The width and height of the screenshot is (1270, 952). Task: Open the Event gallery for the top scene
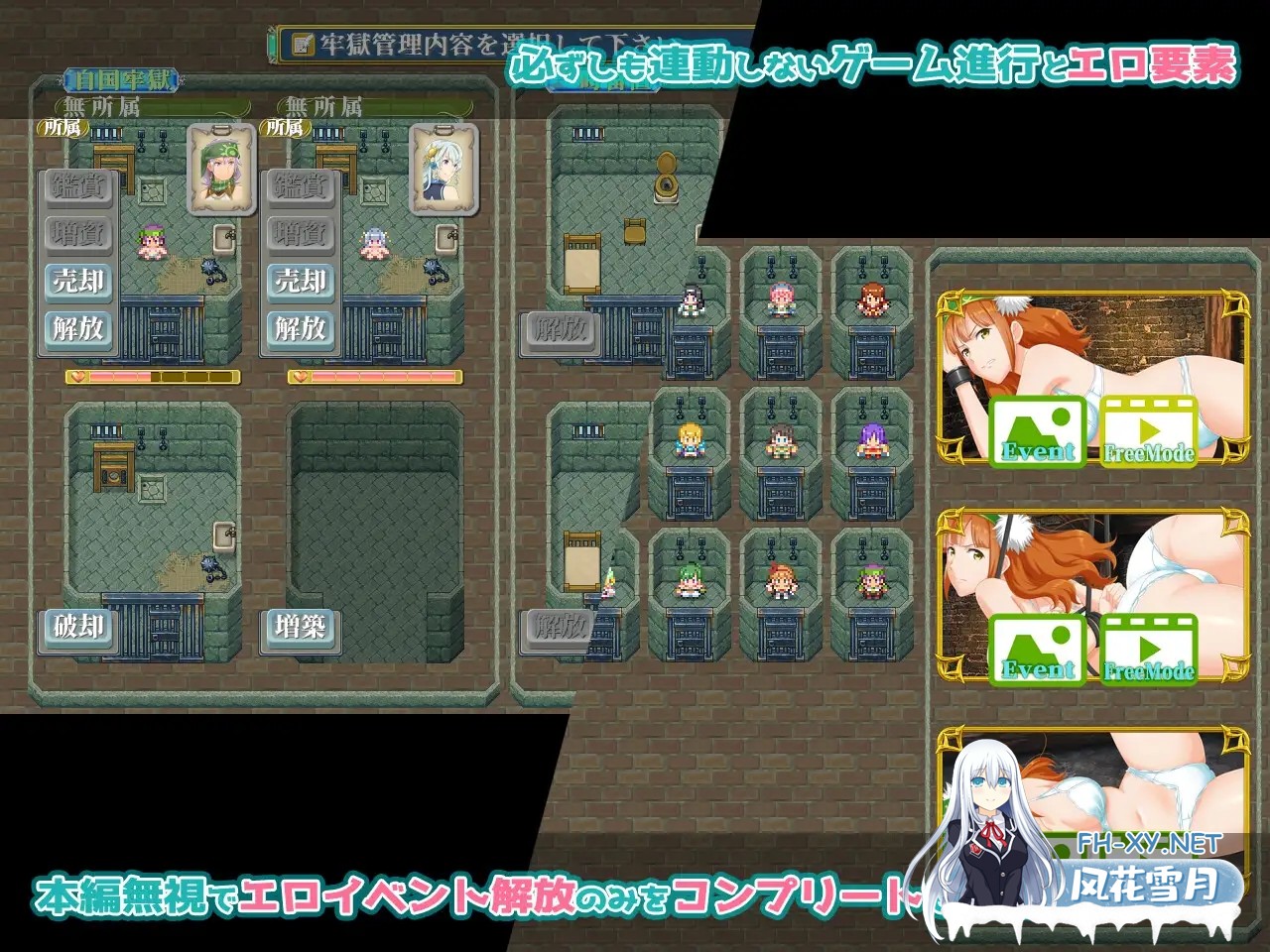click(1040, 431)
